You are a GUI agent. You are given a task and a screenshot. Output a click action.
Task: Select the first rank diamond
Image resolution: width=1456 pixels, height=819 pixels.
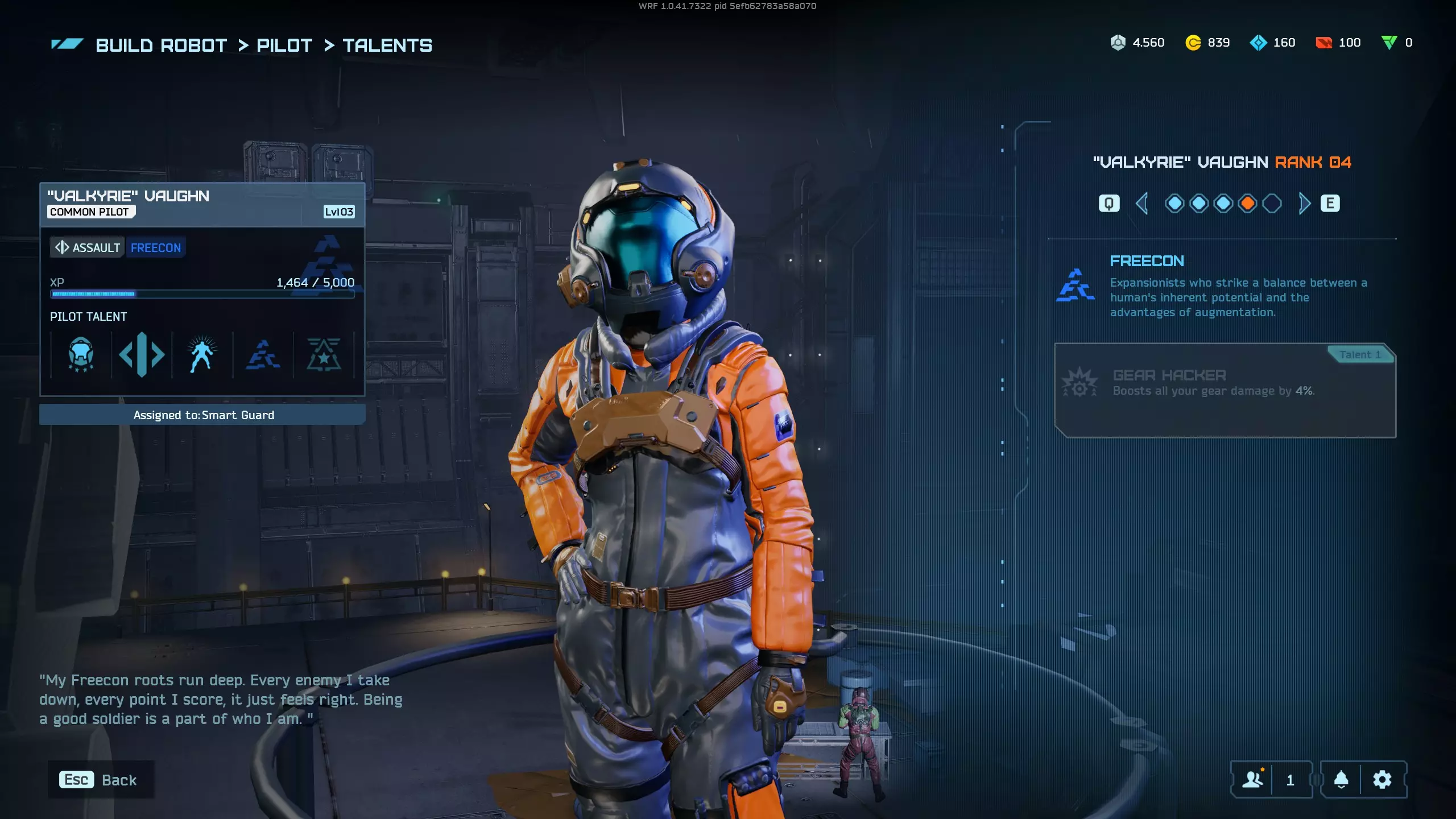click(1174, 203)
